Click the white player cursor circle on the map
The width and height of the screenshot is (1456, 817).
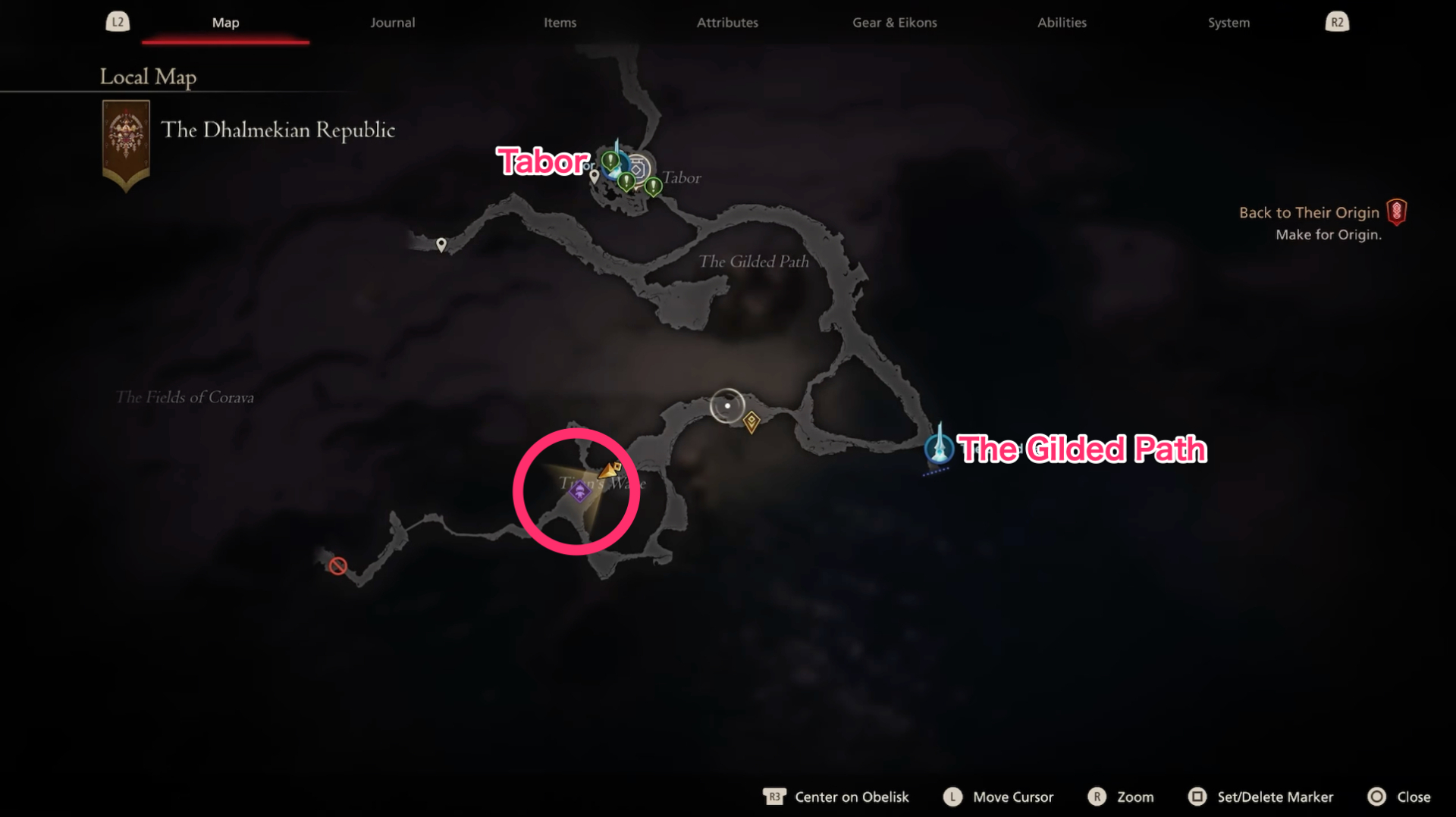coord(726,405)
